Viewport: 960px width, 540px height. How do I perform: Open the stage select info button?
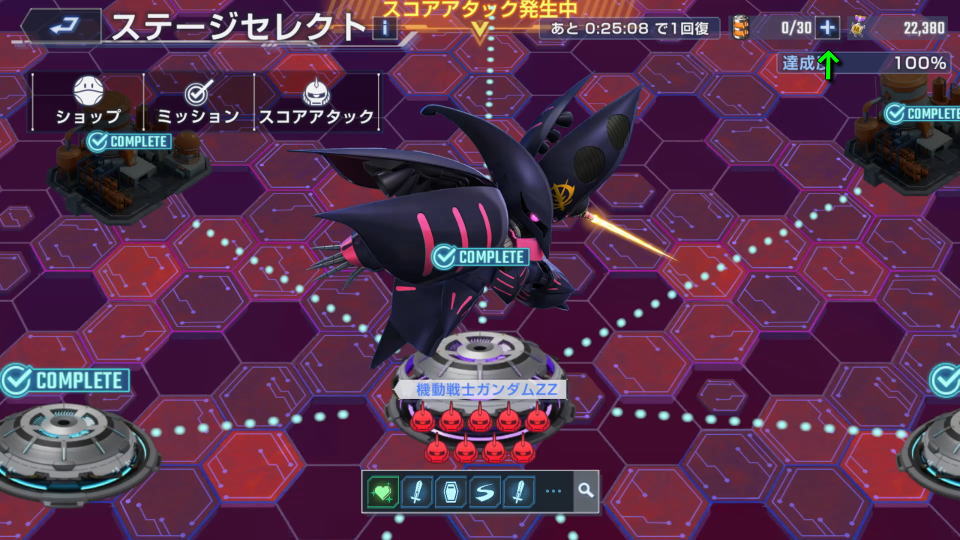point(385,27)
